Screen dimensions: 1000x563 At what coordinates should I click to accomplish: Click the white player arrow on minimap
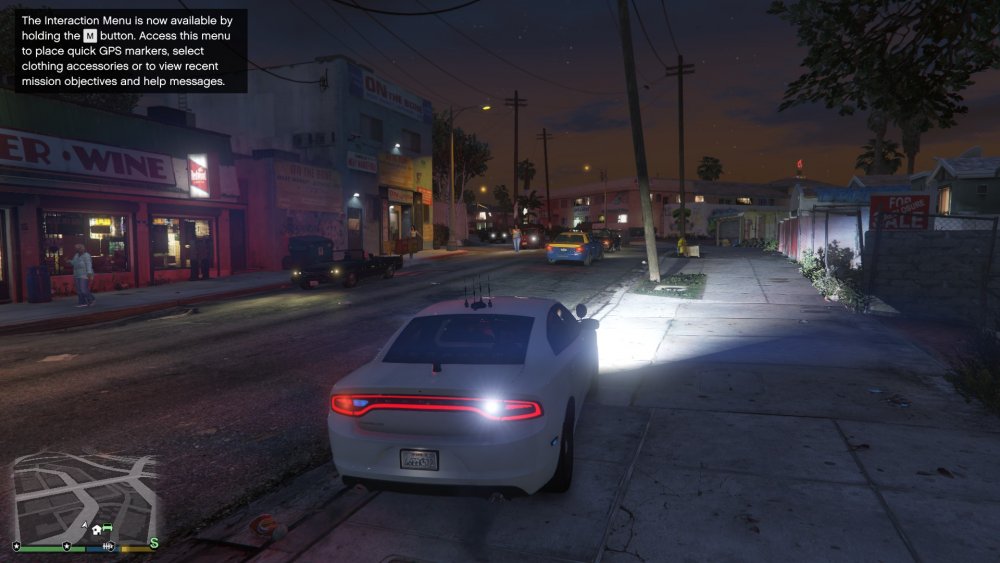[x=85, y=525]
